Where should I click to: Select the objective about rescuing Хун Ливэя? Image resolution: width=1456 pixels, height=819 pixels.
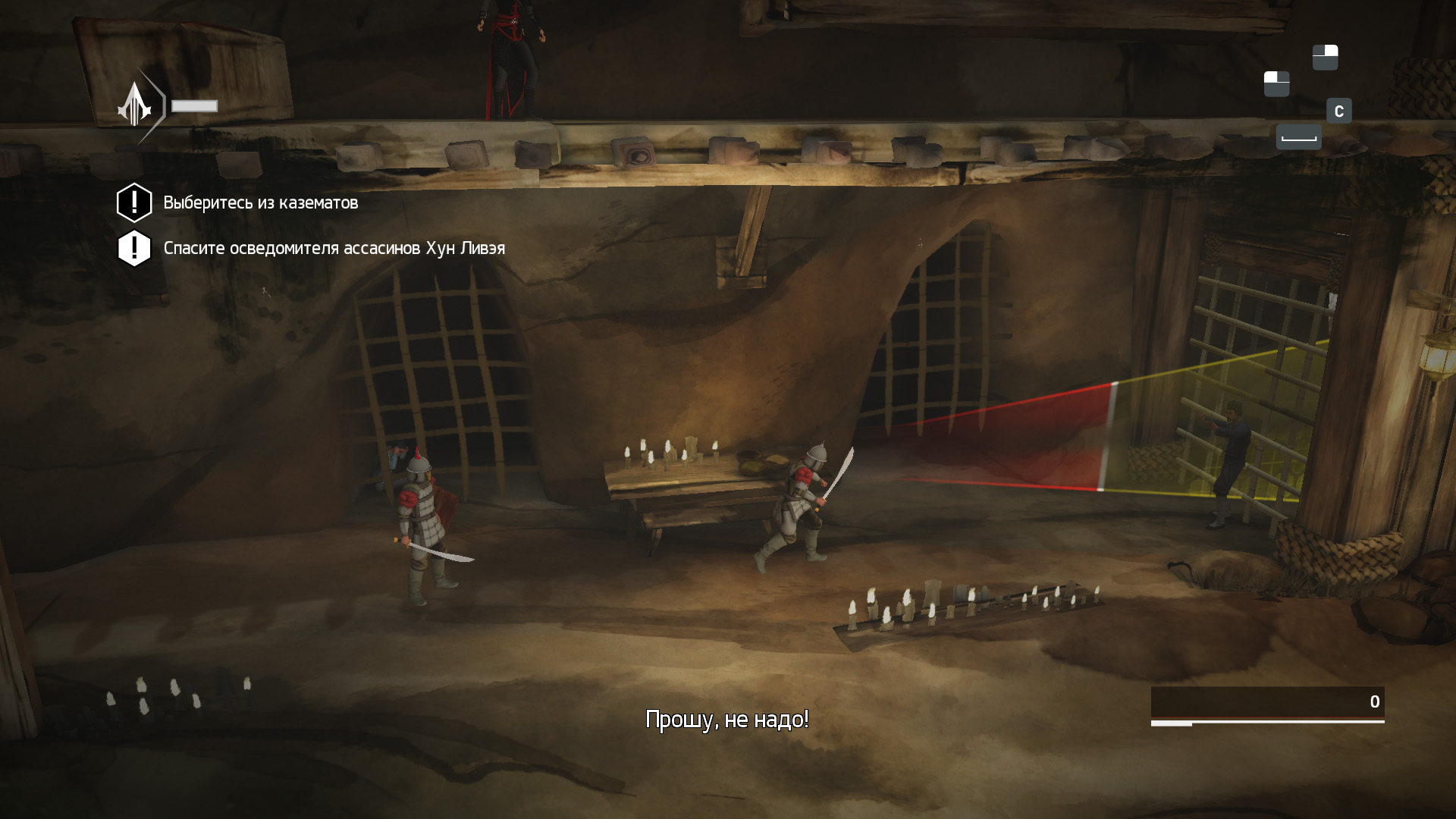[x=334, y=249]
